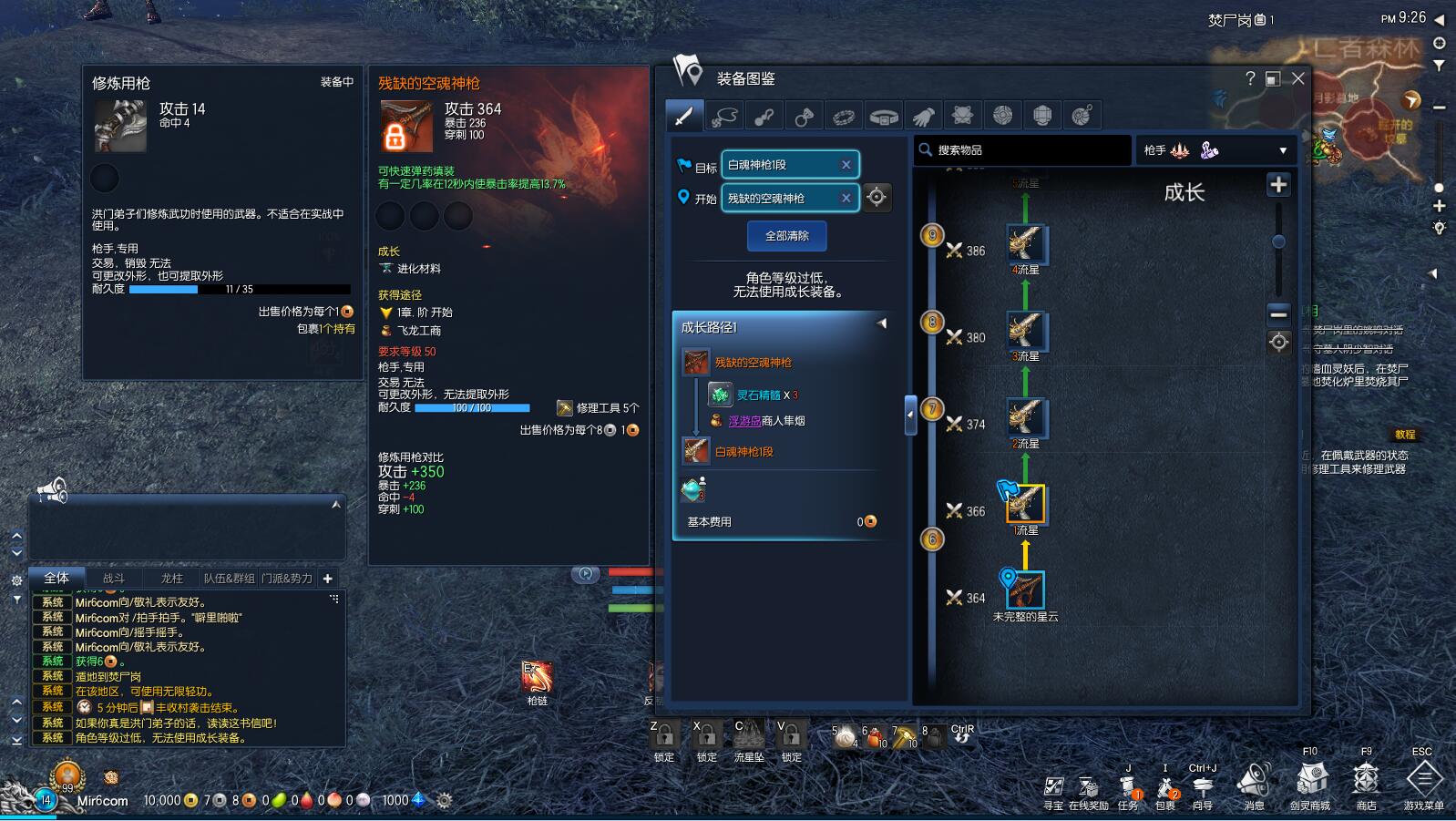This screenshot has width=1456, height=821.
Task: Clear the 白魂神枪1段 target field
Action: tap(846, 165)
